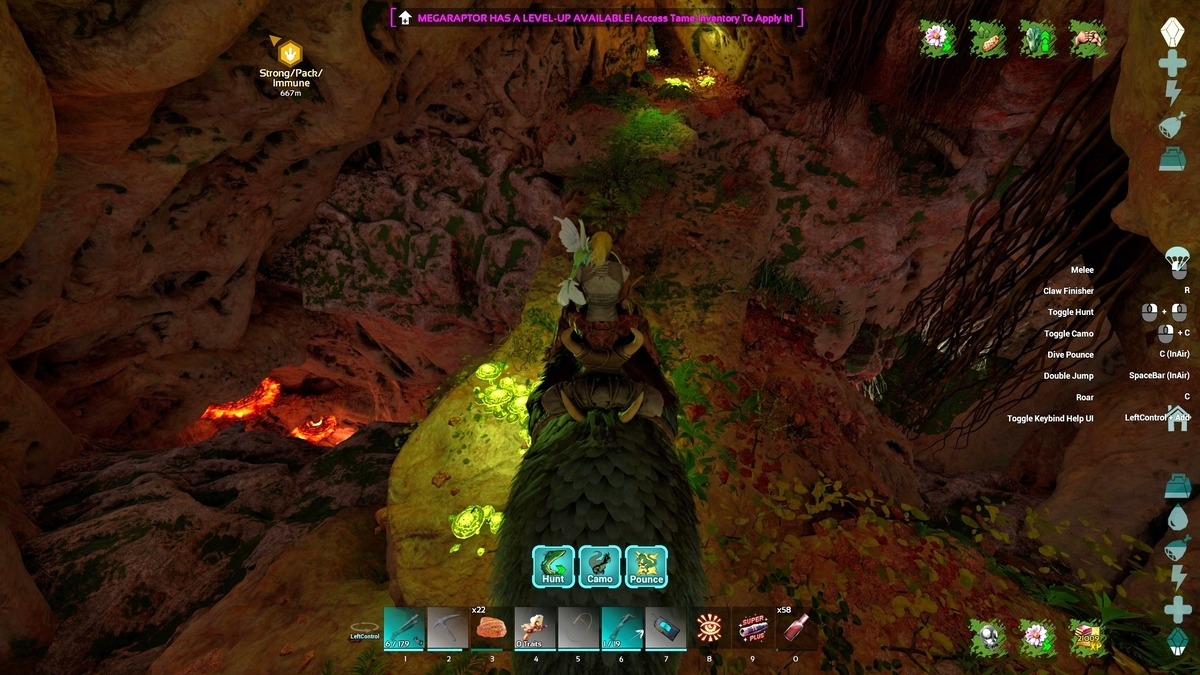Select the weapon showing 6/179 ammo
1200x675 pixels.
[405, 628]
